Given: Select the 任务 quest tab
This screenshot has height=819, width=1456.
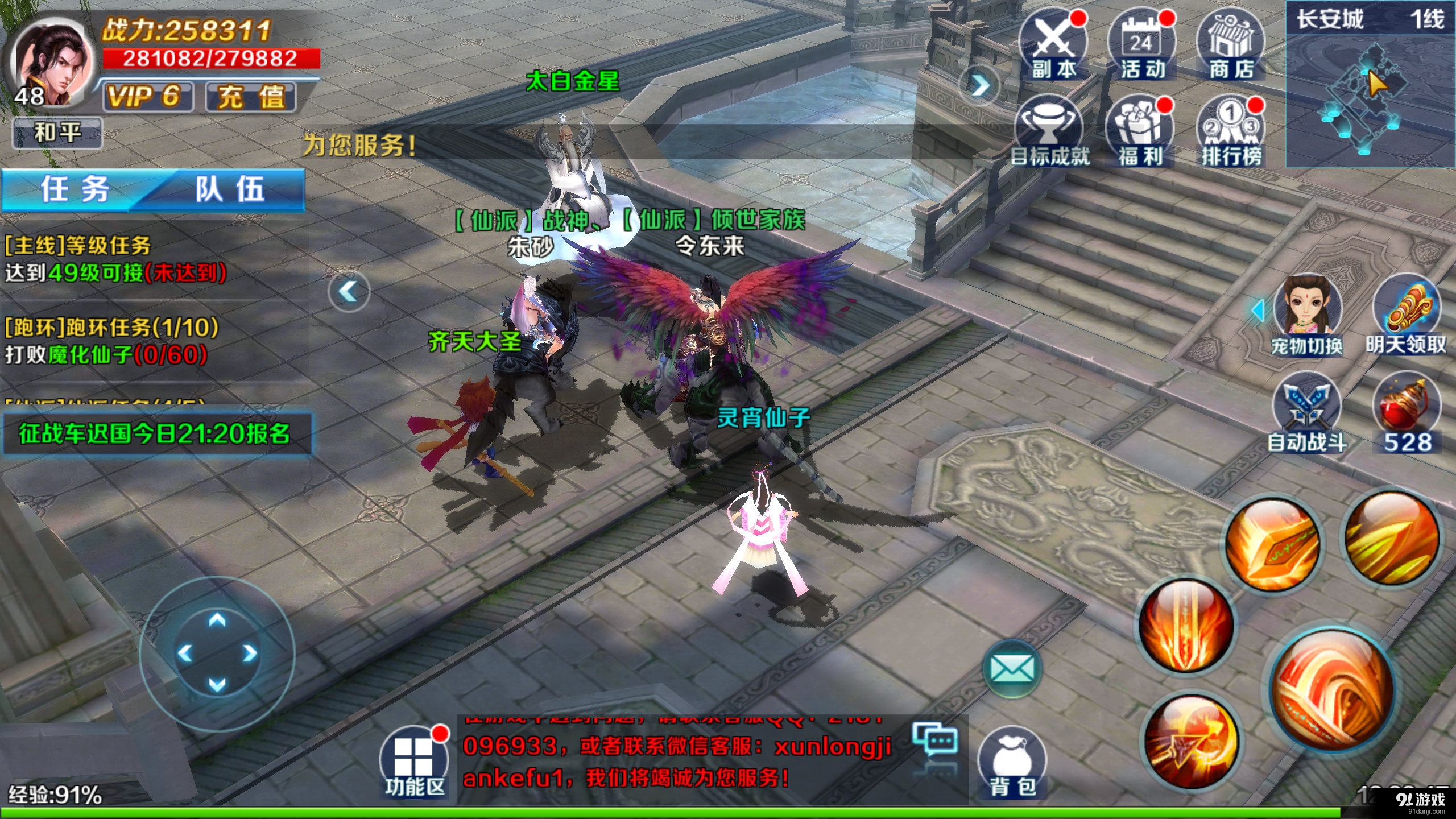Looking at the screenshot, I should click(75, 189).
